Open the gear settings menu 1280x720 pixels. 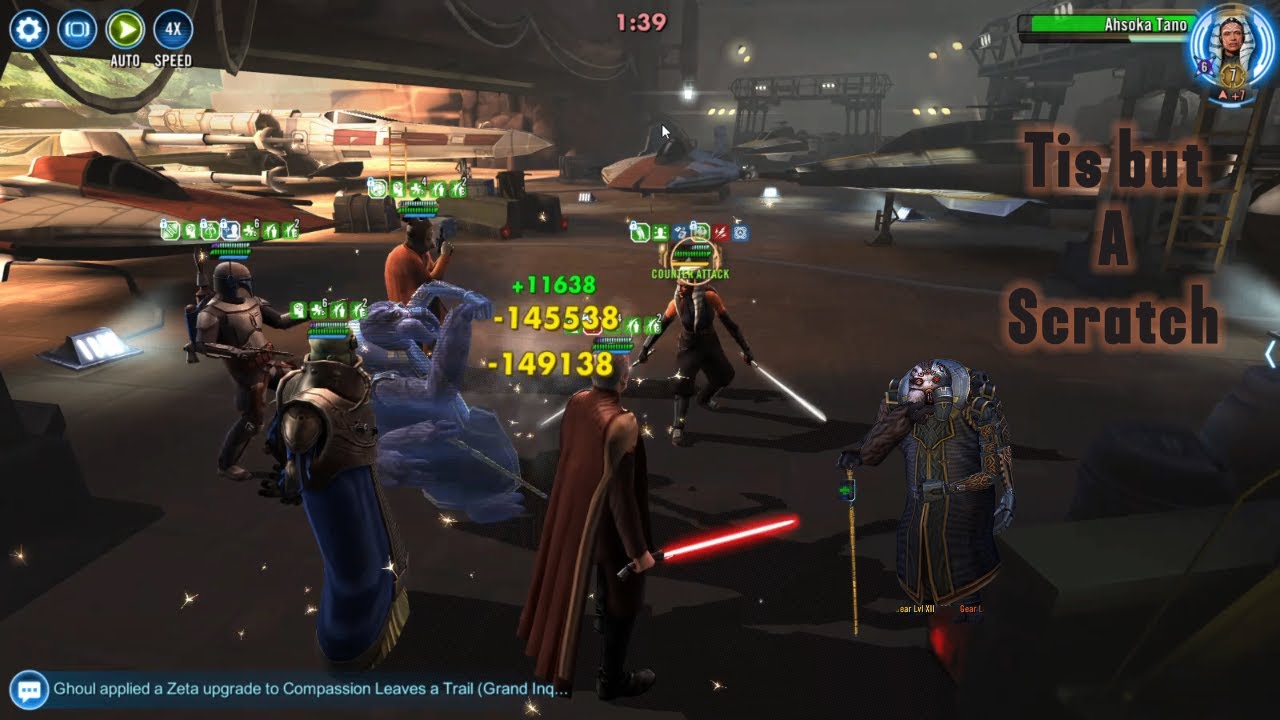(x=29, y=30)
